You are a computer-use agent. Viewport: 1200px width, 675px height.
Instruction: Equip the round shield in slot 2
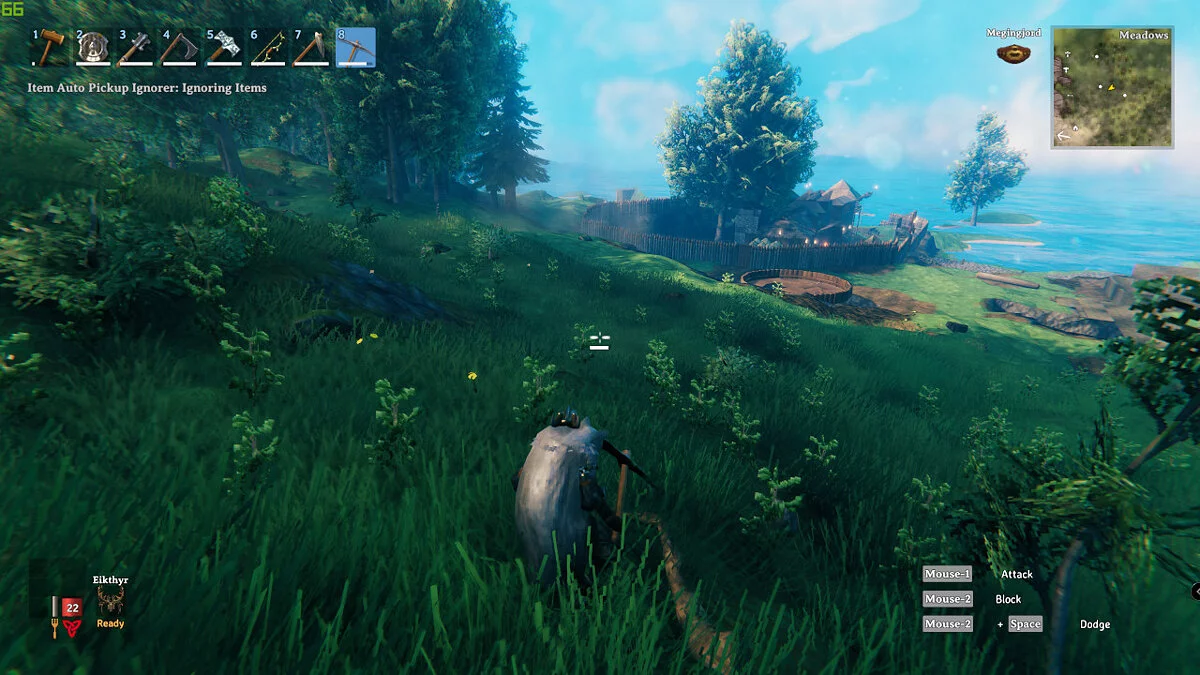(94, 47)
